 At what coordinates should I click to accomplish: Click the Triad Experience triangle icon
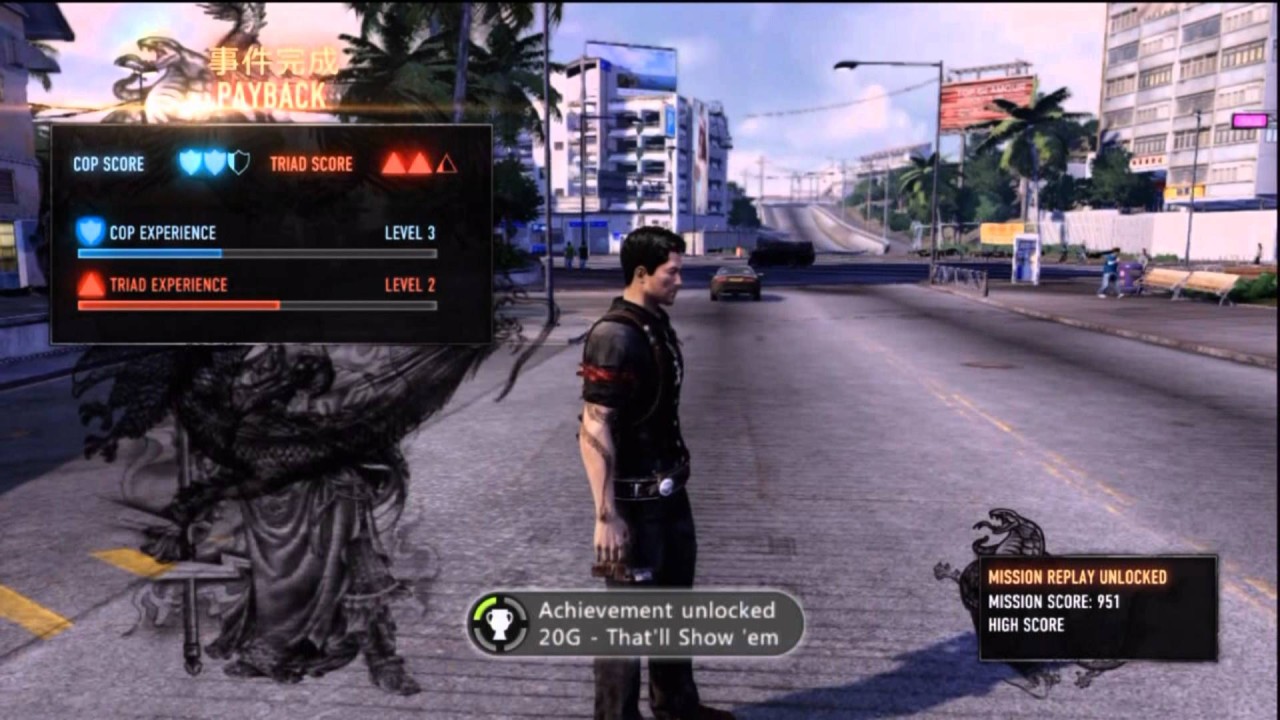coord(91,284)
